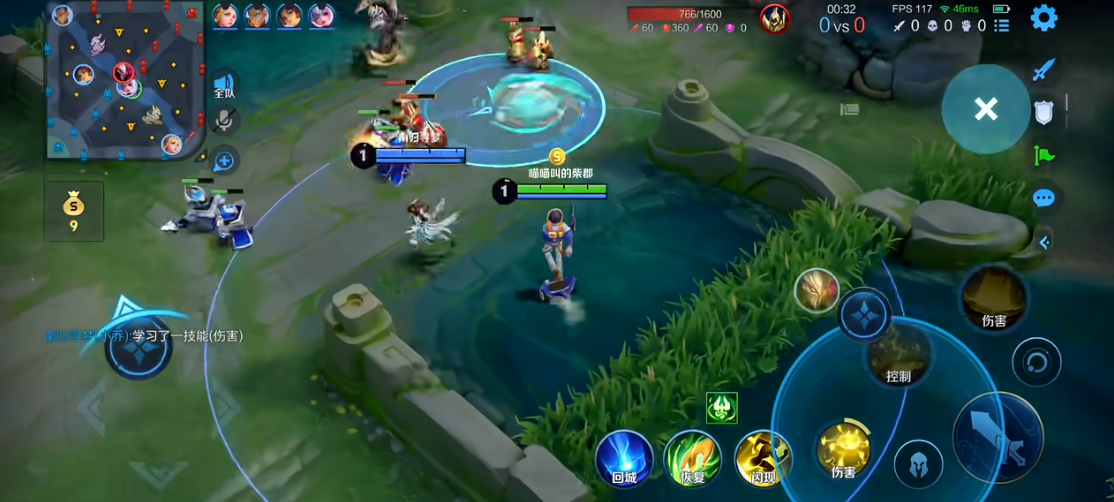Click the blue plus chat bubble button
Viewport: 1114px width, 502px height.
tap(224, 160)
